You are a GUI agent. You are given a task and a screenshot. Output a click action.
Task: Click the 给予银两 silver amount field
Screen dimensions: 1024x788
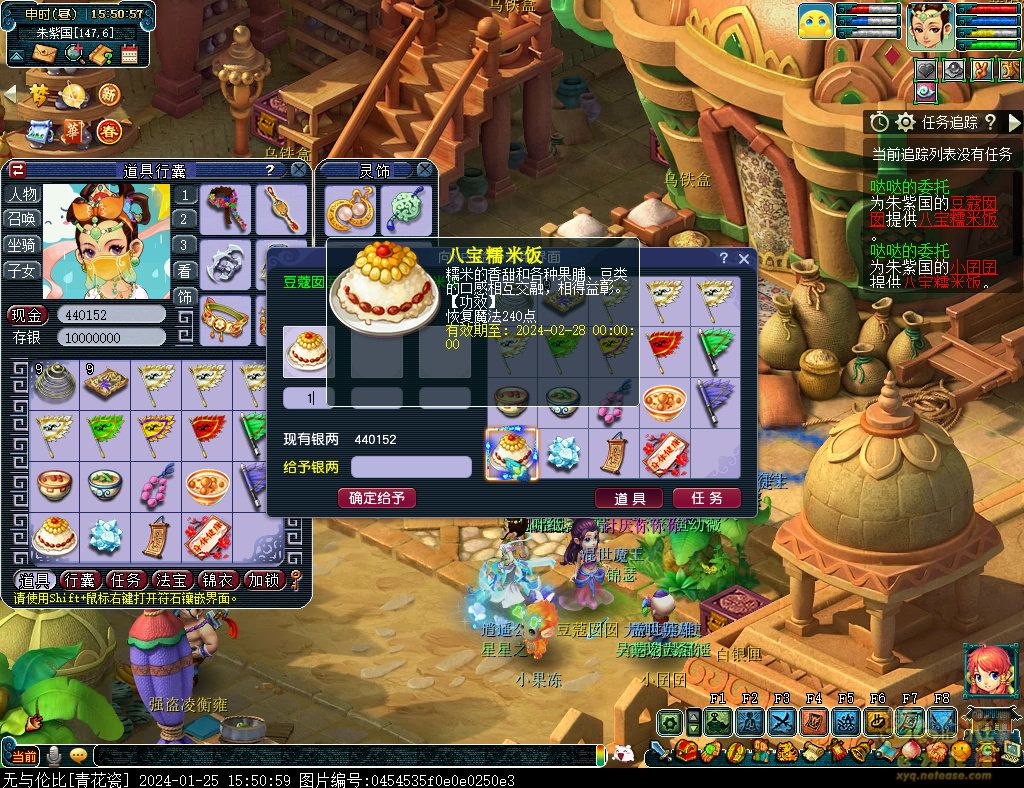[411, 467]
